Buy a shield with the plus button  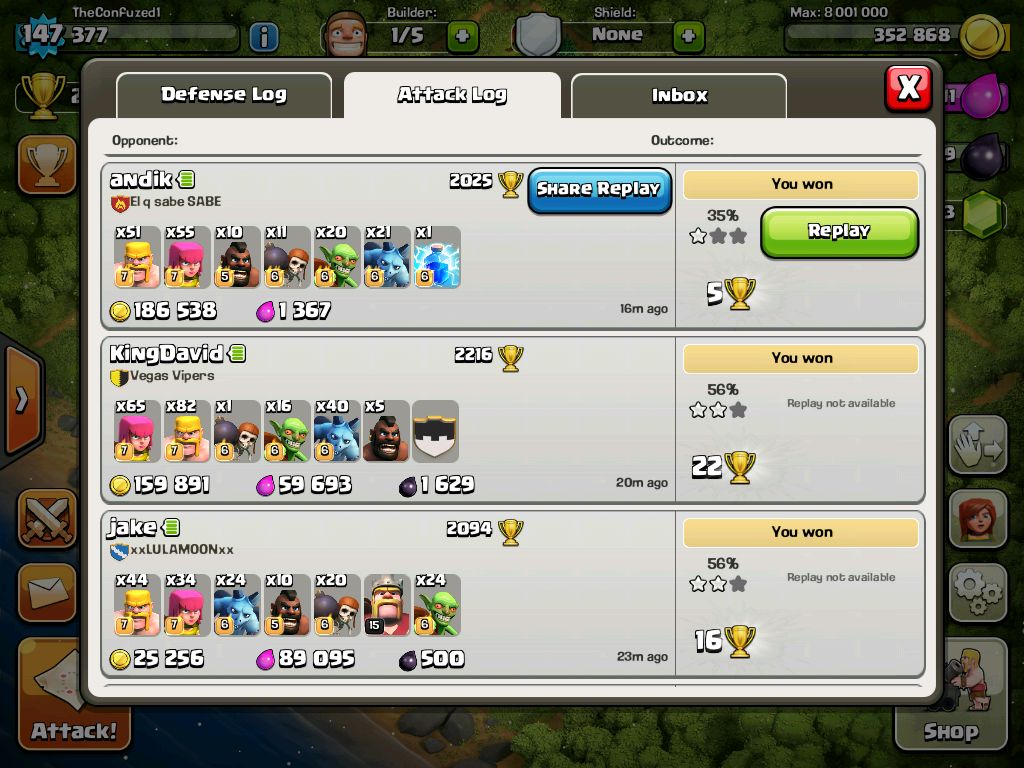point(688,37)
